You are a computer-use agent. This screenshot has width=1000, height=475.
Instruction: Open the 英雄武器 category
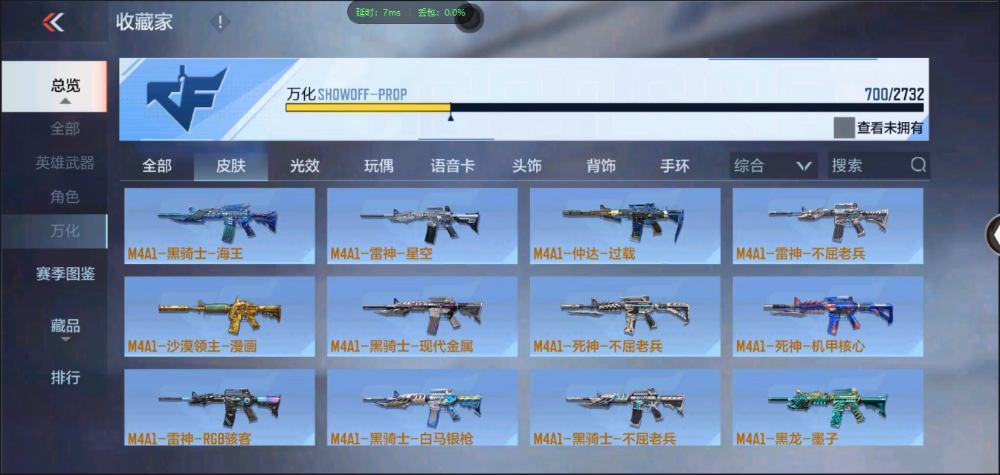(66, 162)
